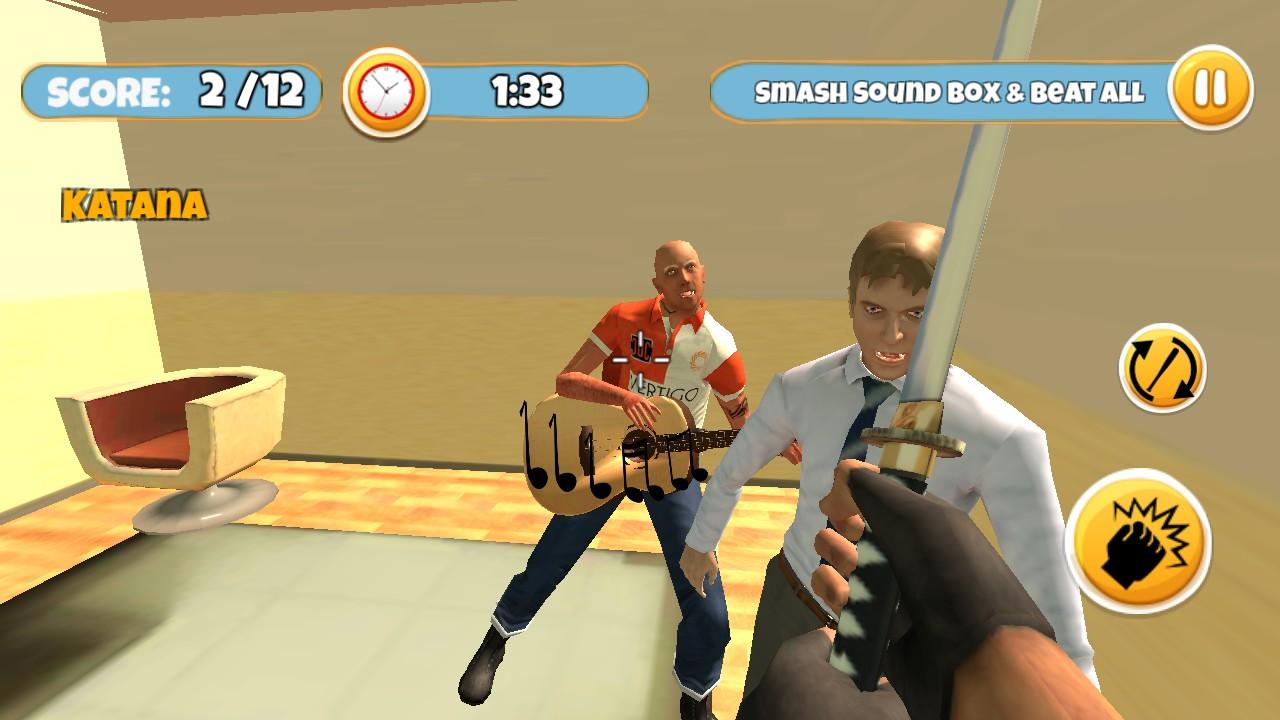Switch weapon using the swap arrows icon
Screen dimensions: 1280x720
1162,368
